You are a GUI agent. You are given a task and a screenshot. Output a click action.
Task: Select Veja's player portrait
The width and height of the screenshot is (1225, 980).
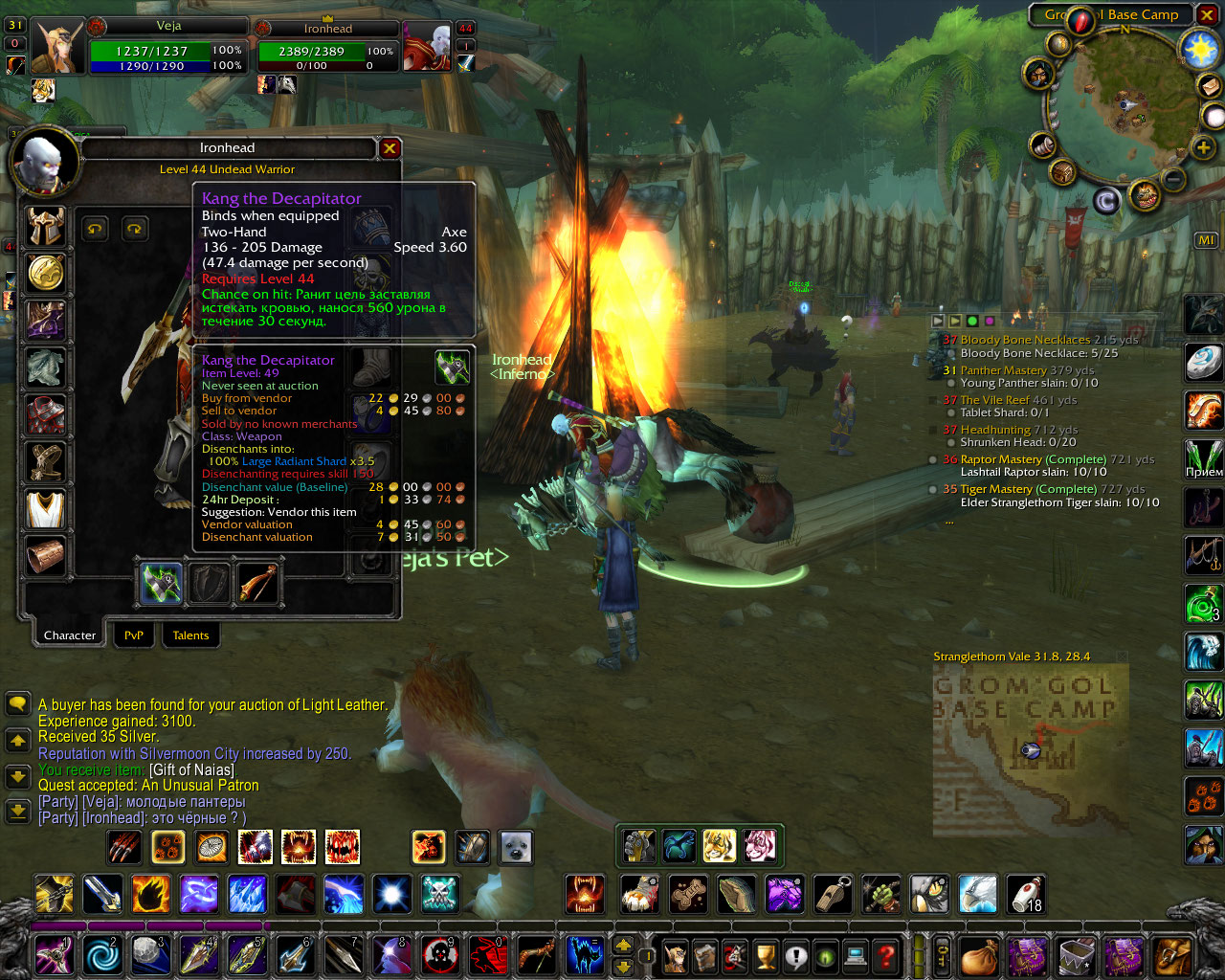click(57, 45)
